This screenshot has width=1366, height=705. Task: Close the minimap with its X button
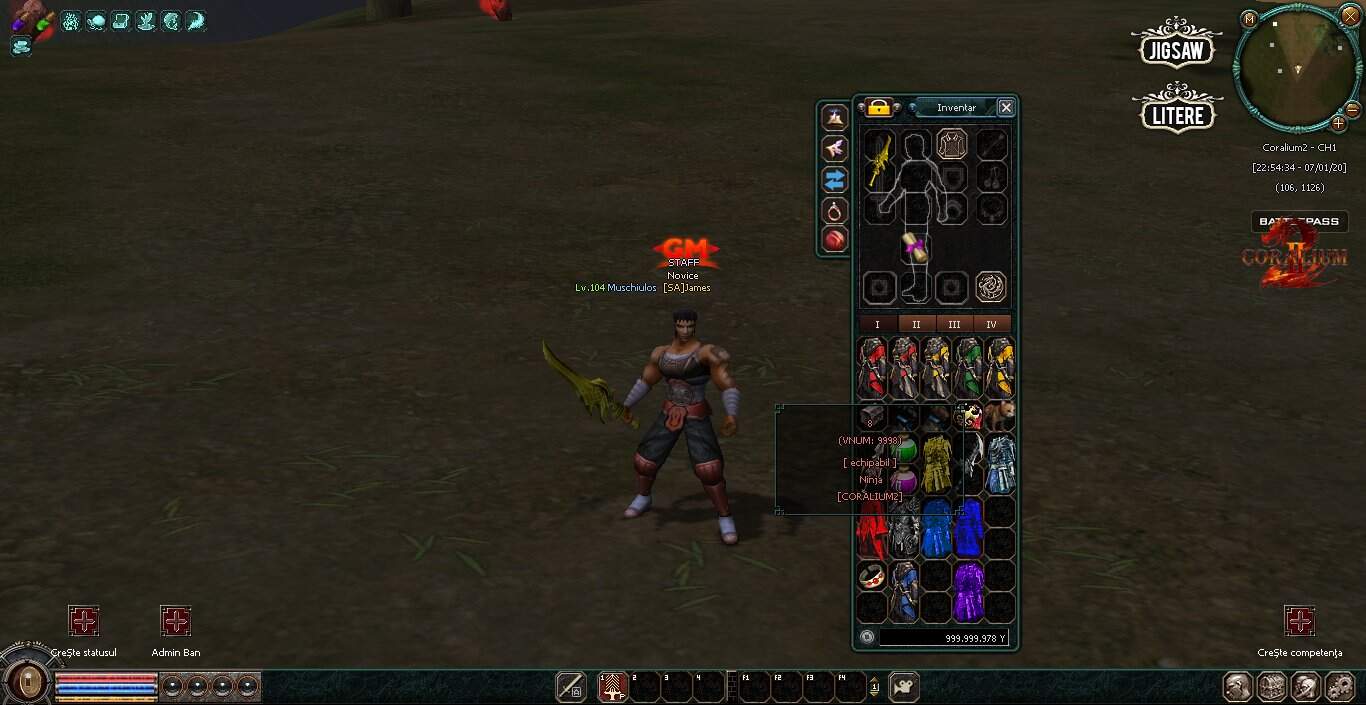(1351, 18)
